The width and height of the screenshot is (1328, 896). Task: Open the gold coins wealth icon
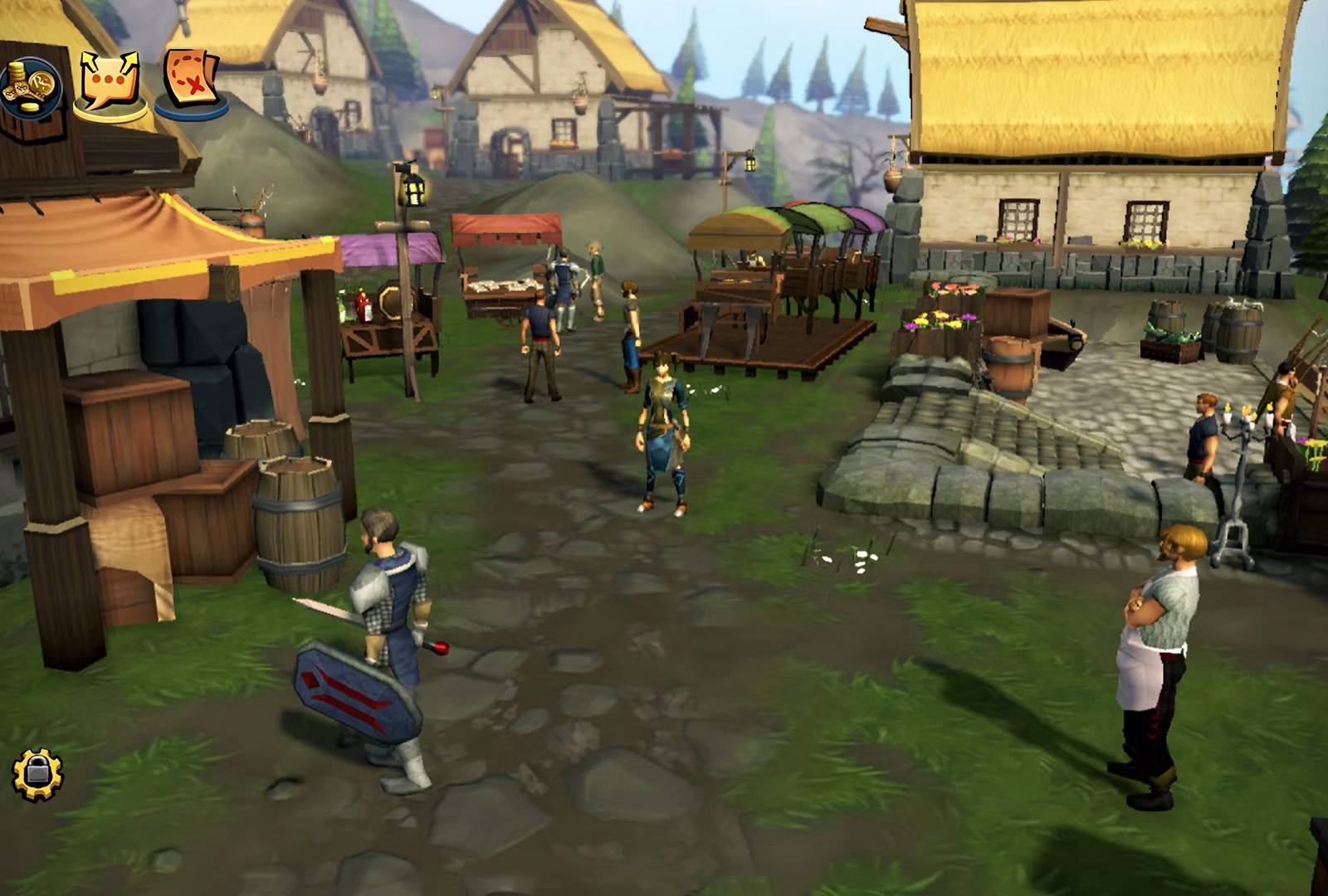tap(30, 88)
